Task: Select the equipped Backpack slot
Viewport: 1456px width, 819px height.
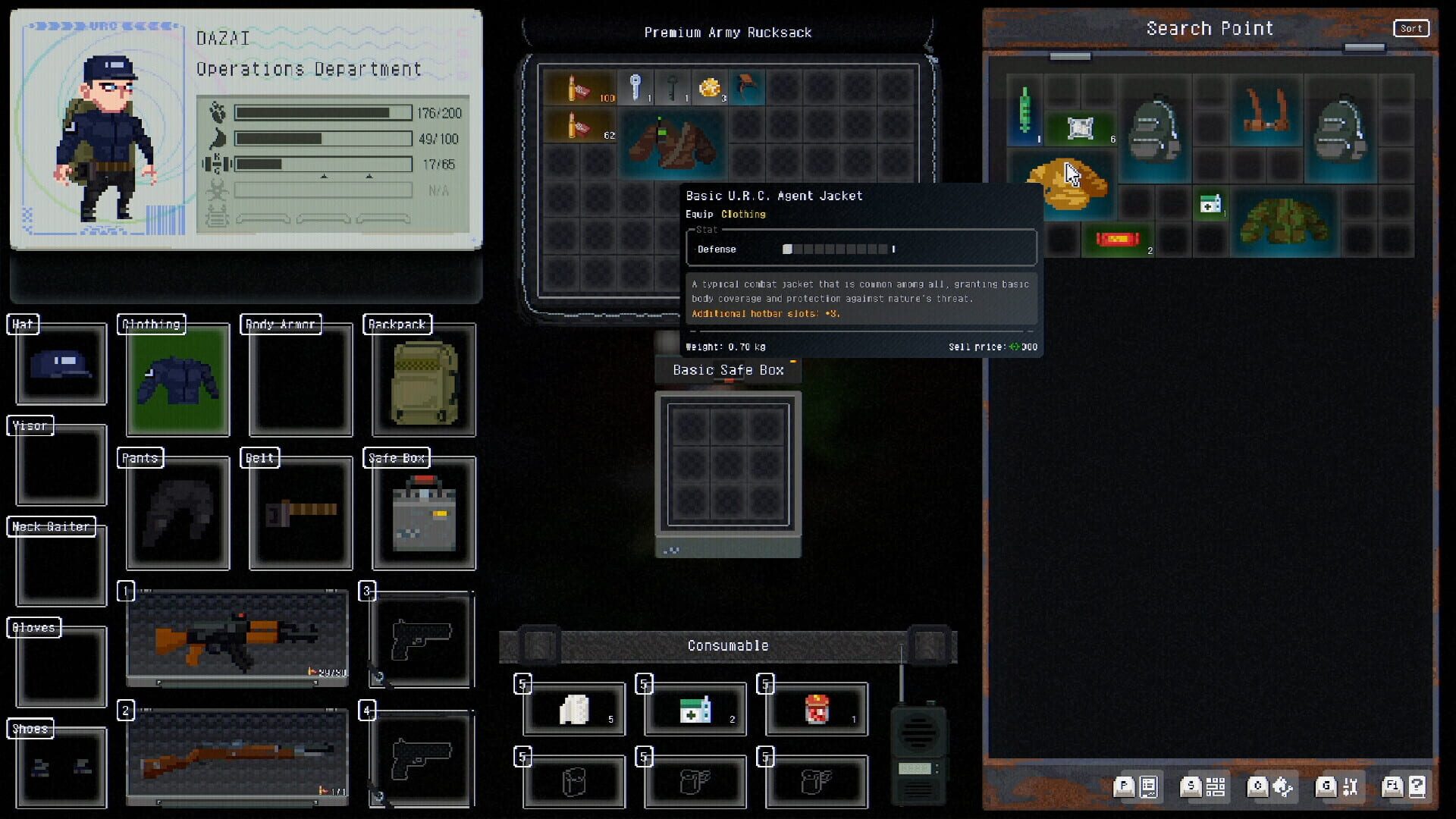Action: pos(422,381)
